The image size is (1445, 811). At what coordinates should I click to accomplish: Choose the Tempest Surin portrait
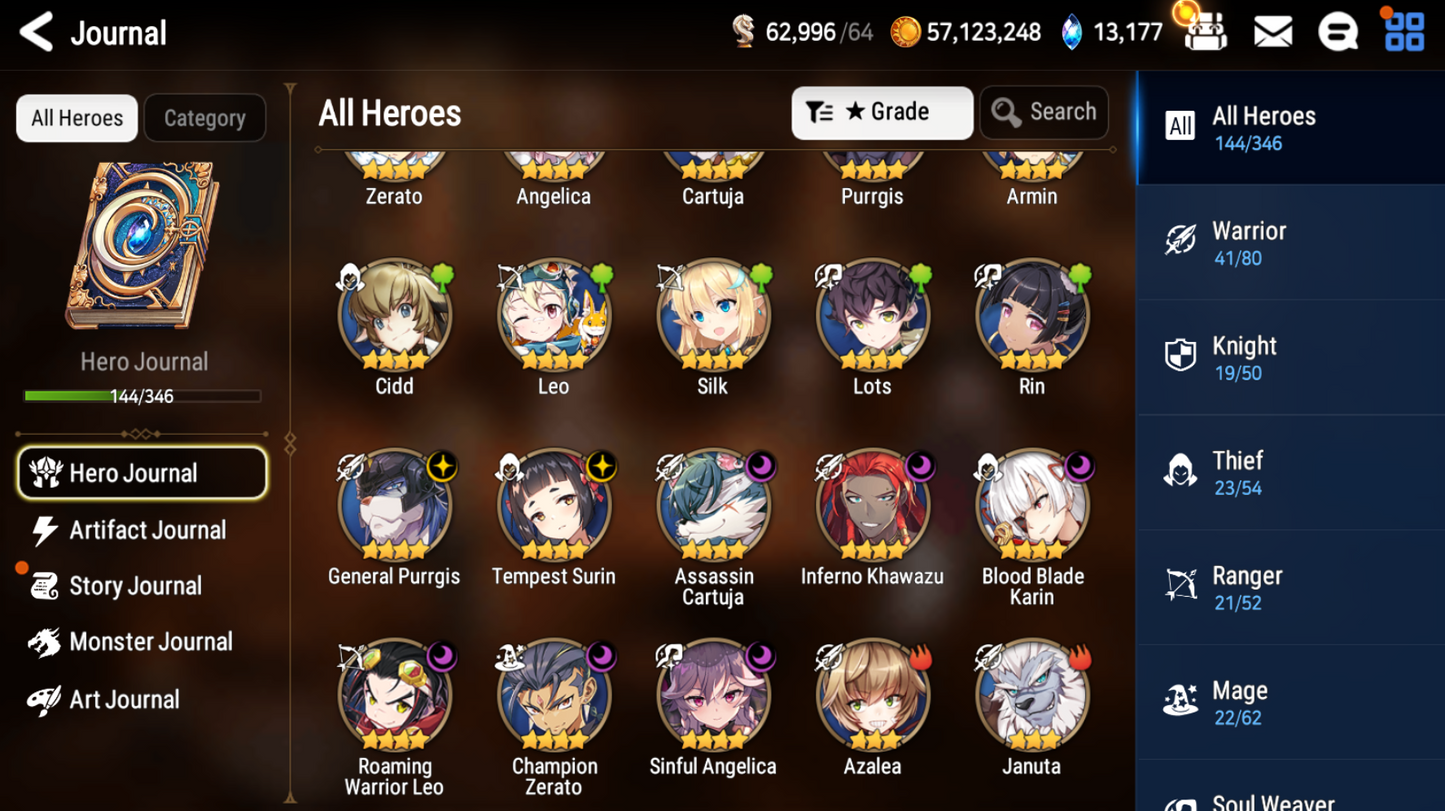[553, 507]
